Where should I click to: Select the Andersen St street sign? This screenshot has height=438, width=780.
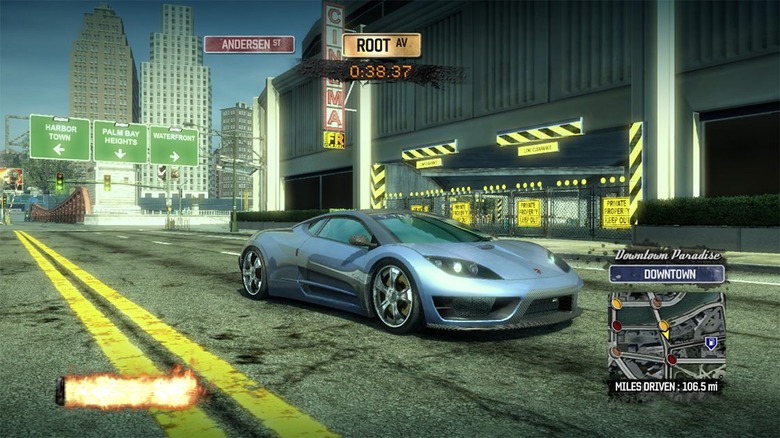[249, 44]
